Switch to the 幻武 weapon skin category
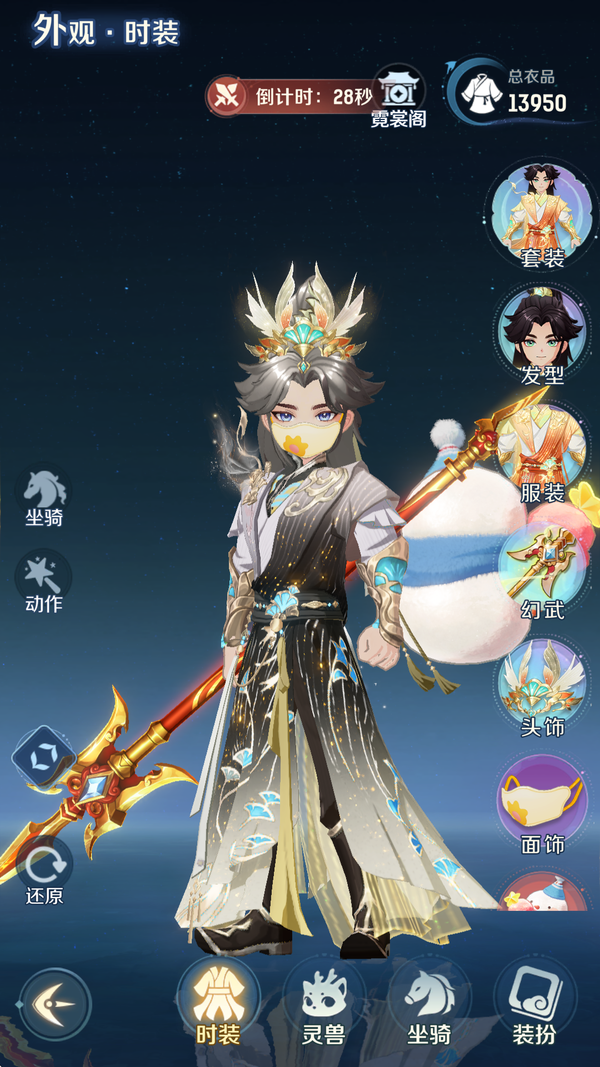This screenshot has height=1067, width=600. click(541, 568)
